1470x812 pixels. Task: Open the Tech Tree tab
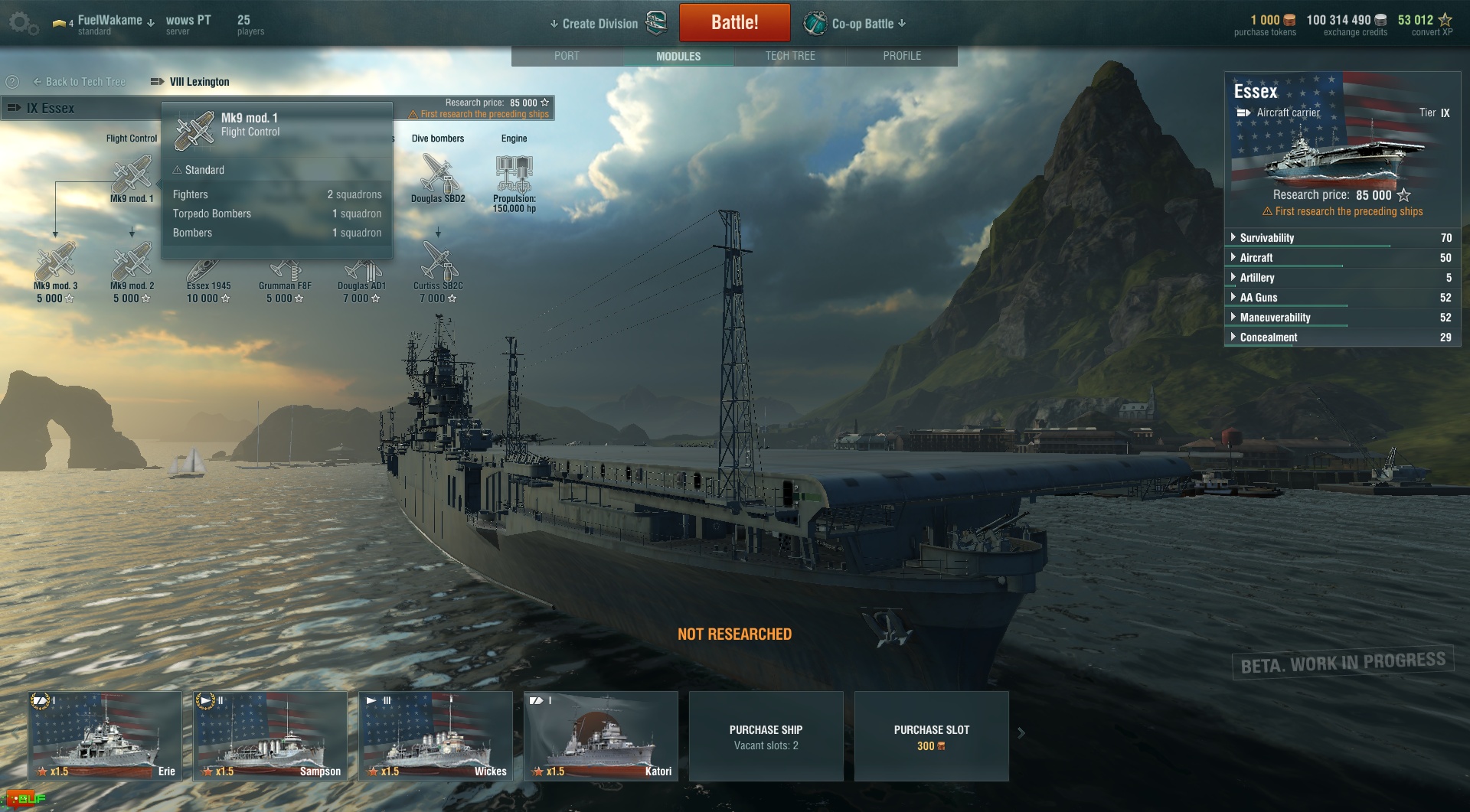coord(790,56)
